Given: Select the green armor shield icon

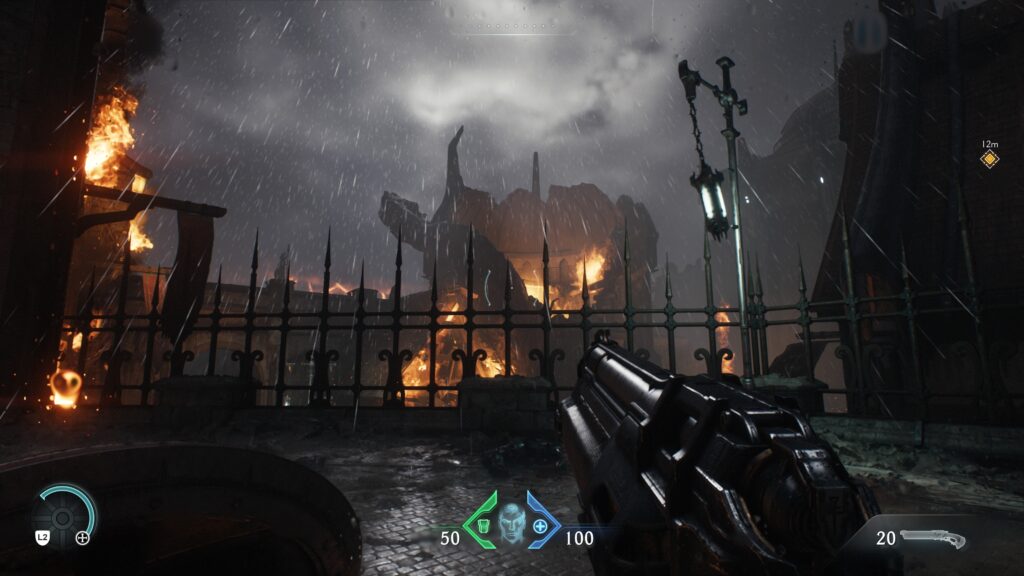Looking at the screenshot, I should point(483,525).
